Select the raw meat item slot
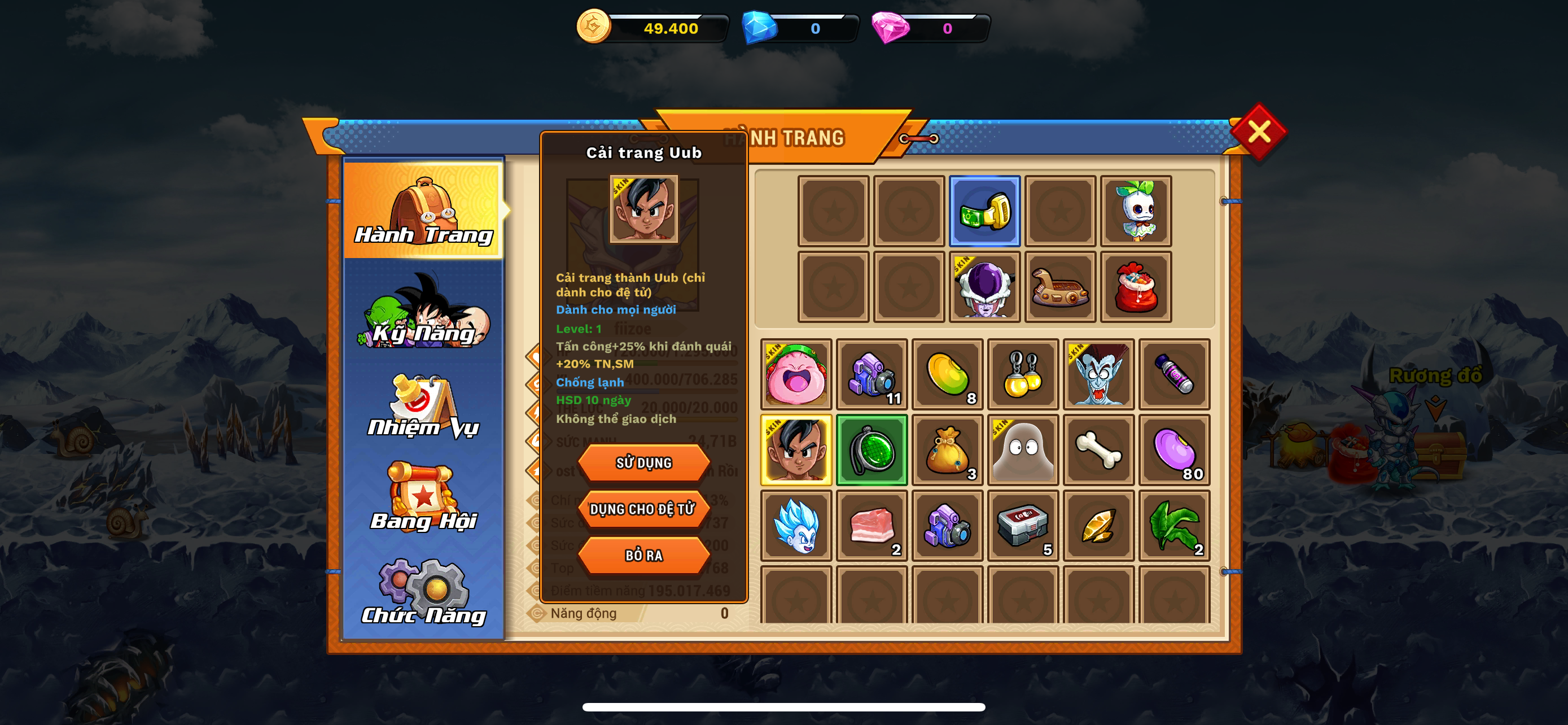 [871, 525]
